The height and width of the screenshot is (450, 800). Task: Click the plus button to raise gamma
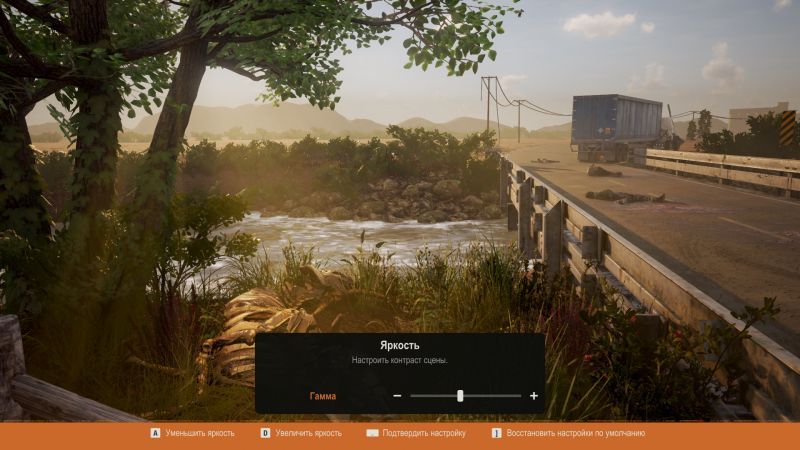[534, 396]
